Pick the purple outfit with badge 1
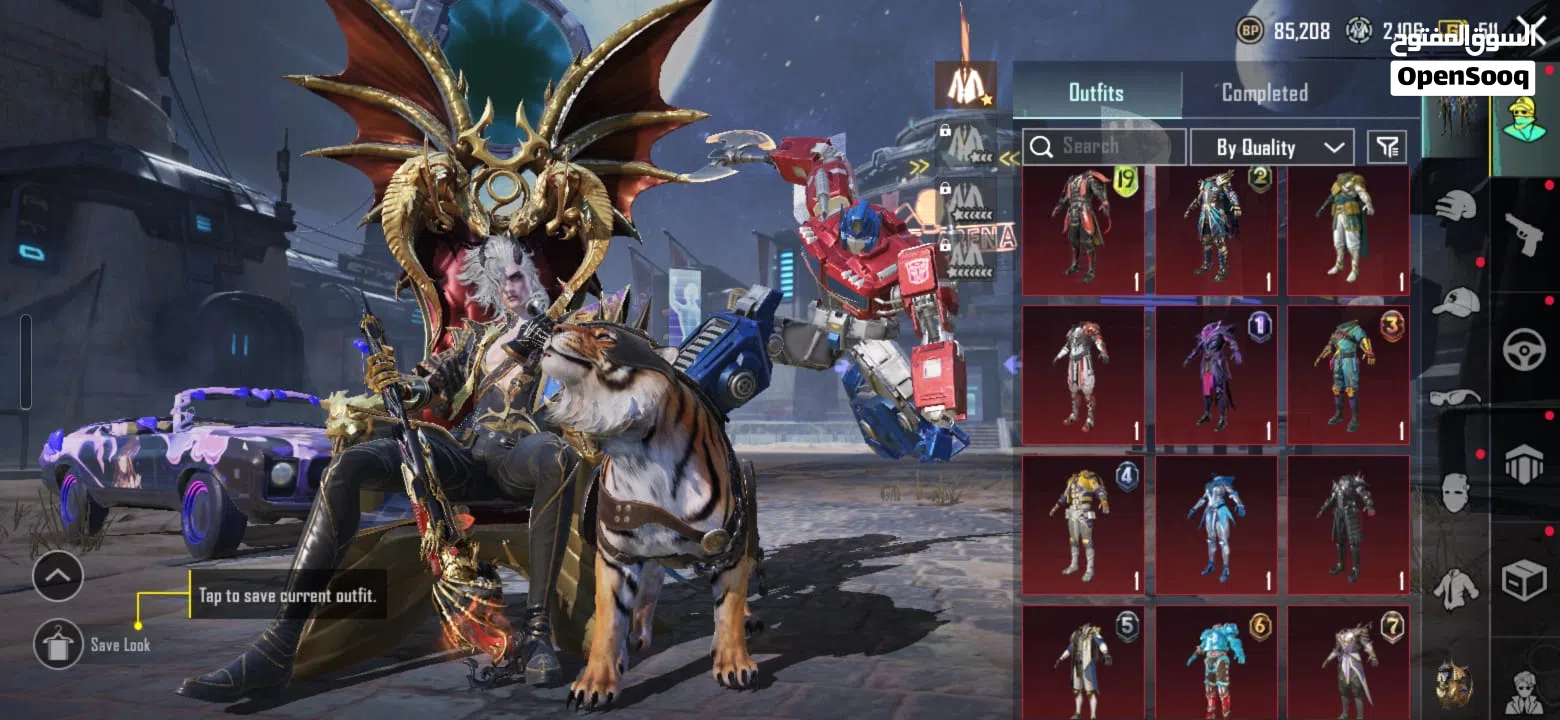This screenshot has height=720, width=1560. point(1215,375)
